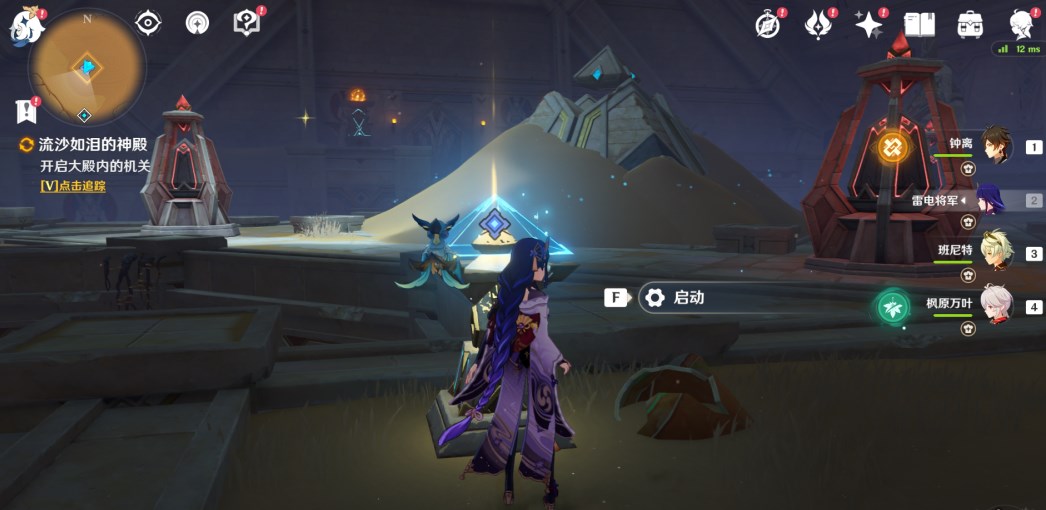The height and width of the screenshot is (510, 1046).
Task: Open the Wish four-pointed star icon
Action: (868, 25)
